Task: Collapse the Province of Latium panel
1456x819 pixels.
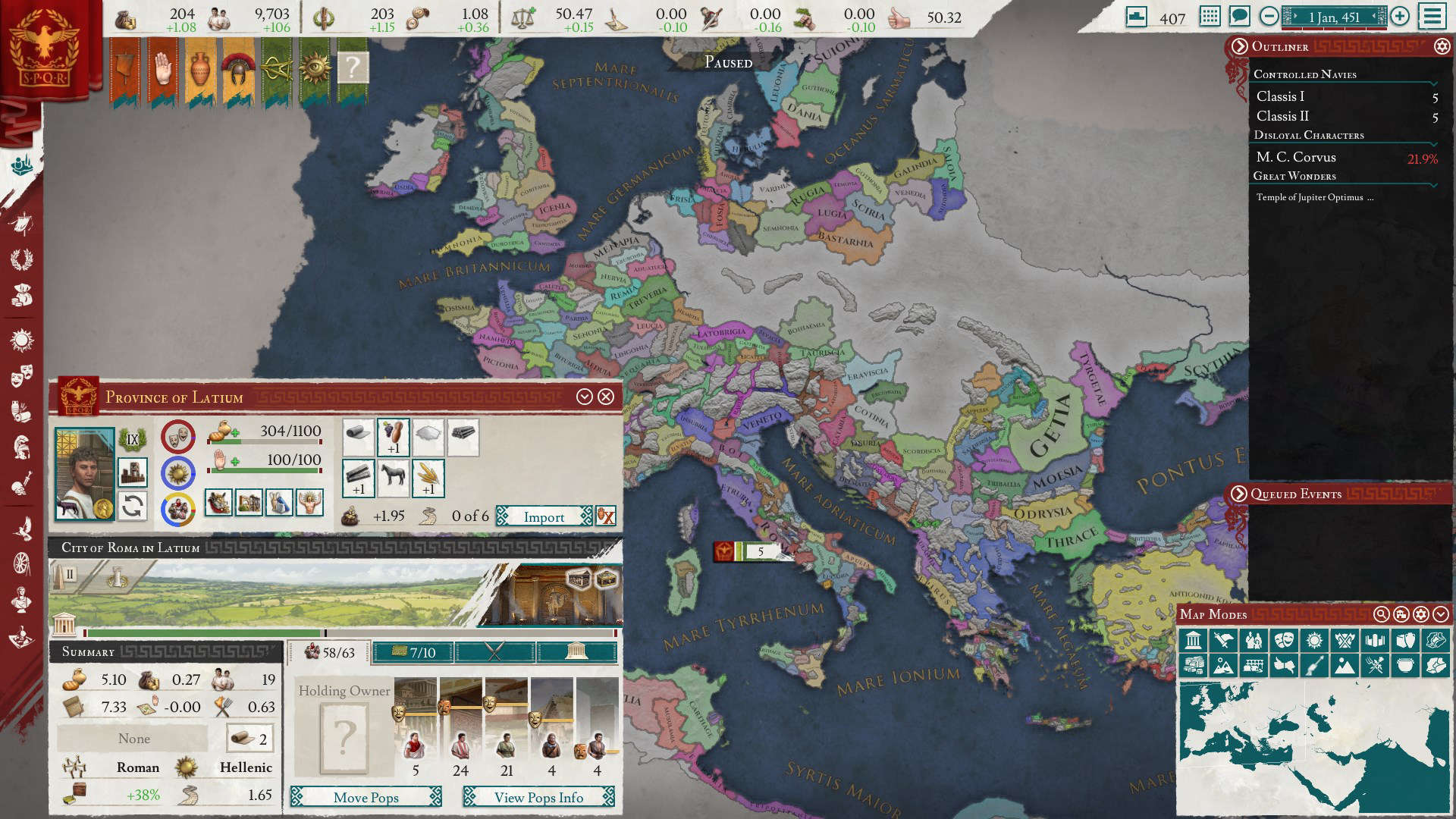Action: point(584,396)
